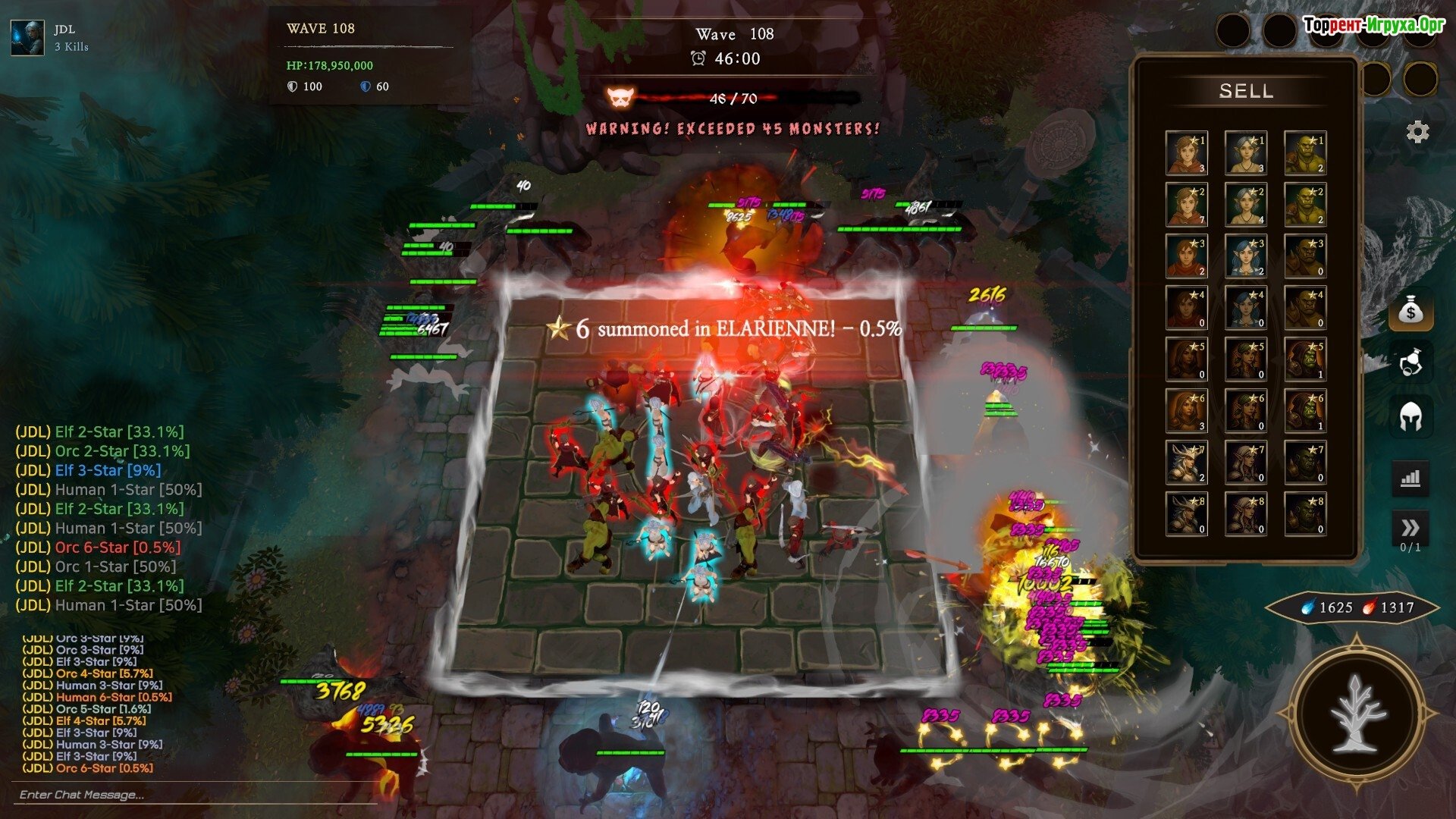
Task: Select the 2-star human sell slot
Action: pos(1186,205)
